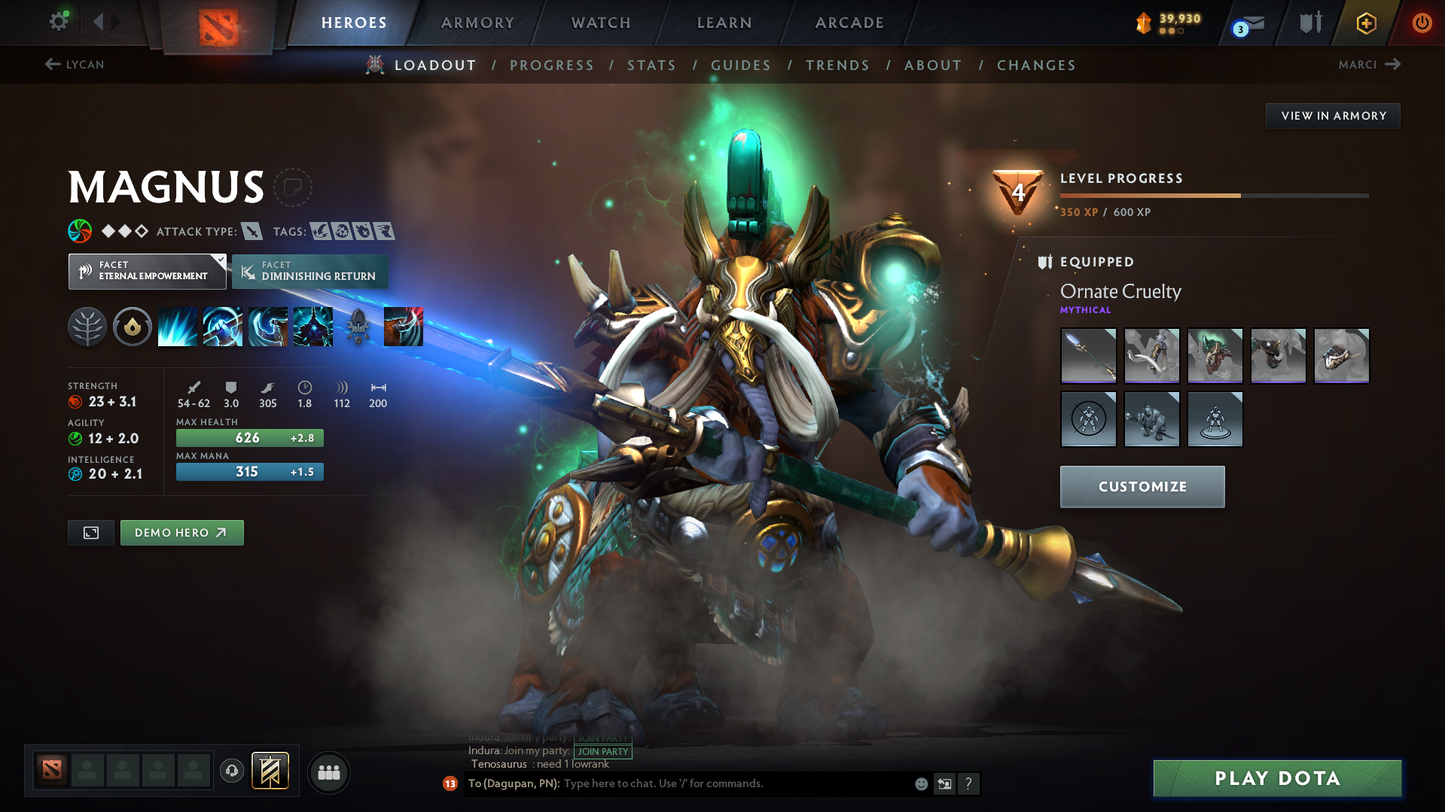Start matchmaking with Play Dota
This screenshot has width=1445, height=812.
(1276, 778)
